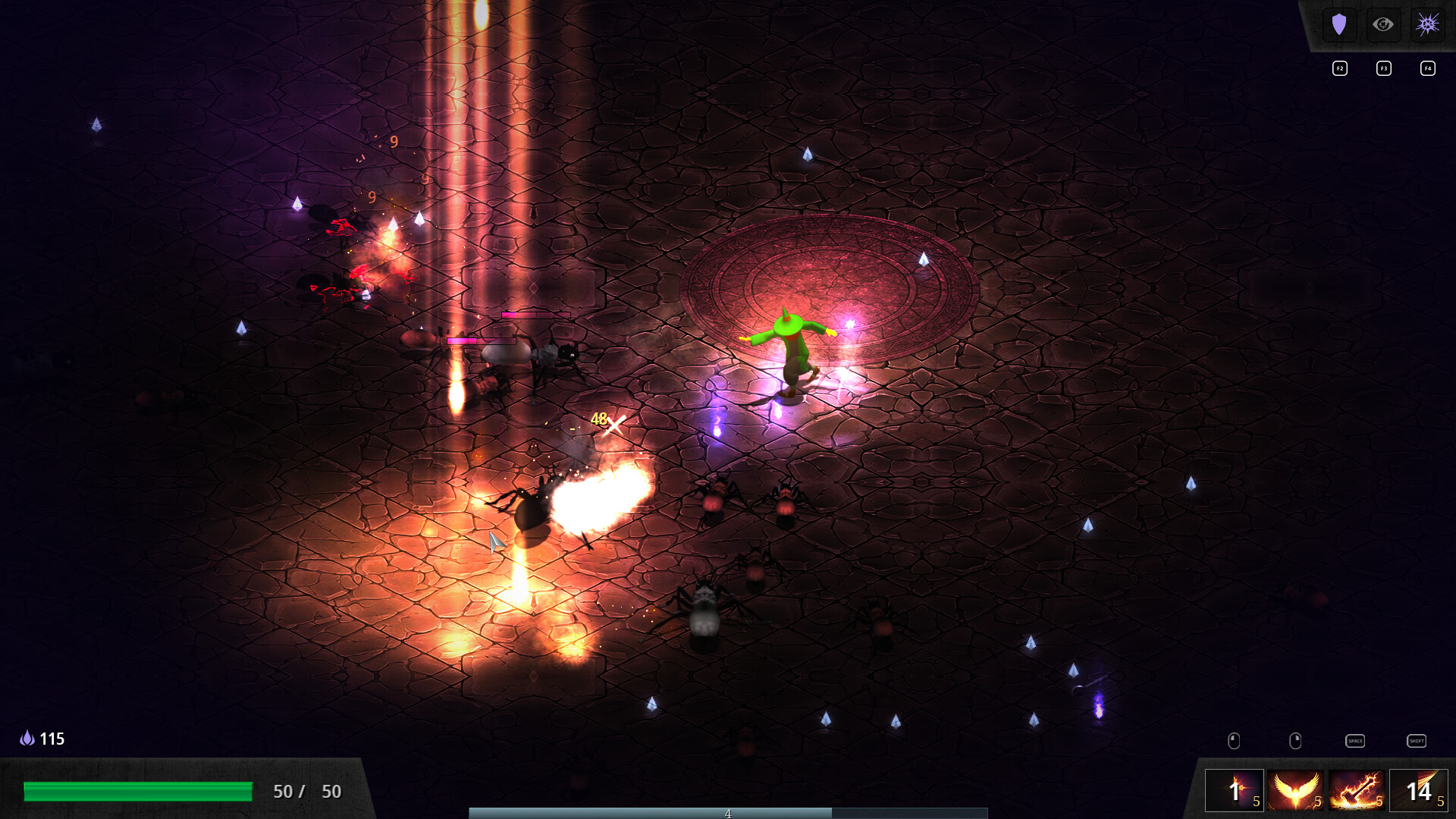
Task: Click the F3 hotkey label
Action: point(1384,68)
